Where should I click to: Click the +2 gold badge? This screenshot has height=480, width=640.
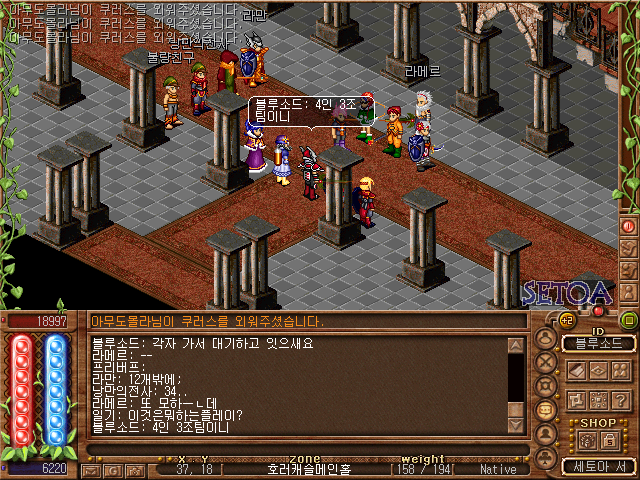pos(566,320)
